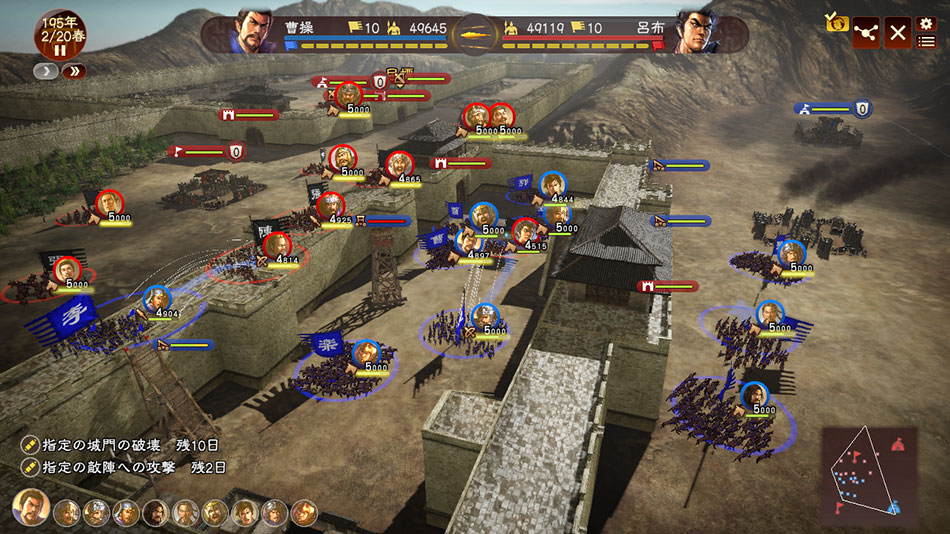Open the 指定の敵陣への攻撃 objective entry
The height and width of the screenshot is (534, 950).
(125, 467)
